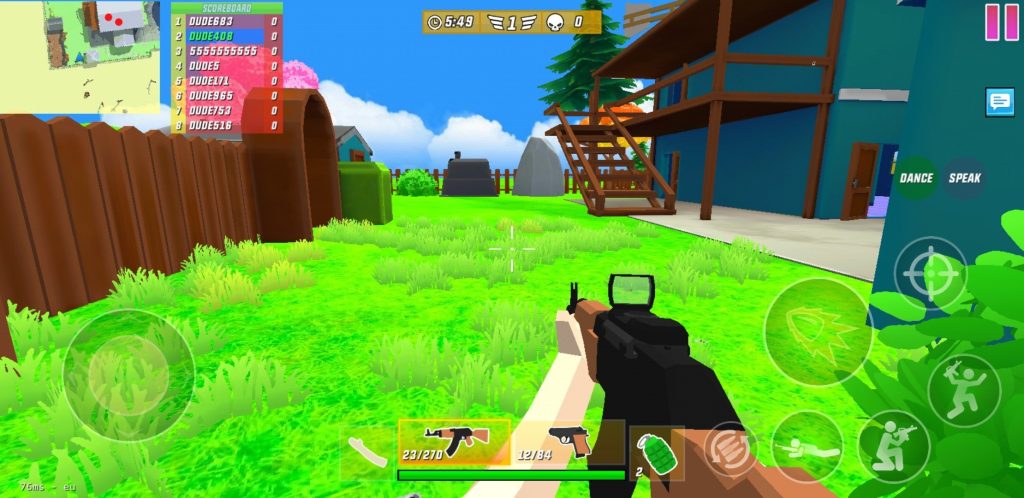Reload weapon using the ammo reload button
The width and height of the screenshot is (1024, 498).
(x=729, y=446)
